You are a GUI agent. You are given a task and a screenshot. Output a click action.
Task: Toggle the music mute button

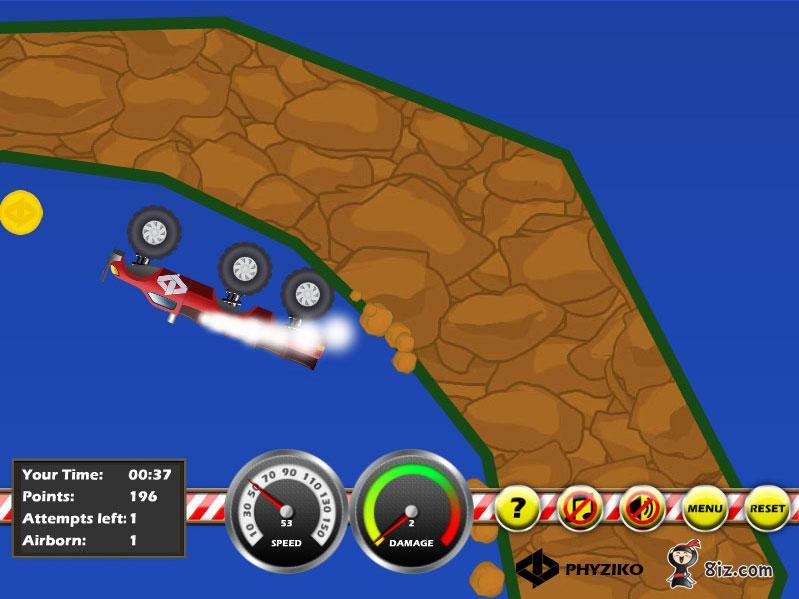tap(579, 509)
